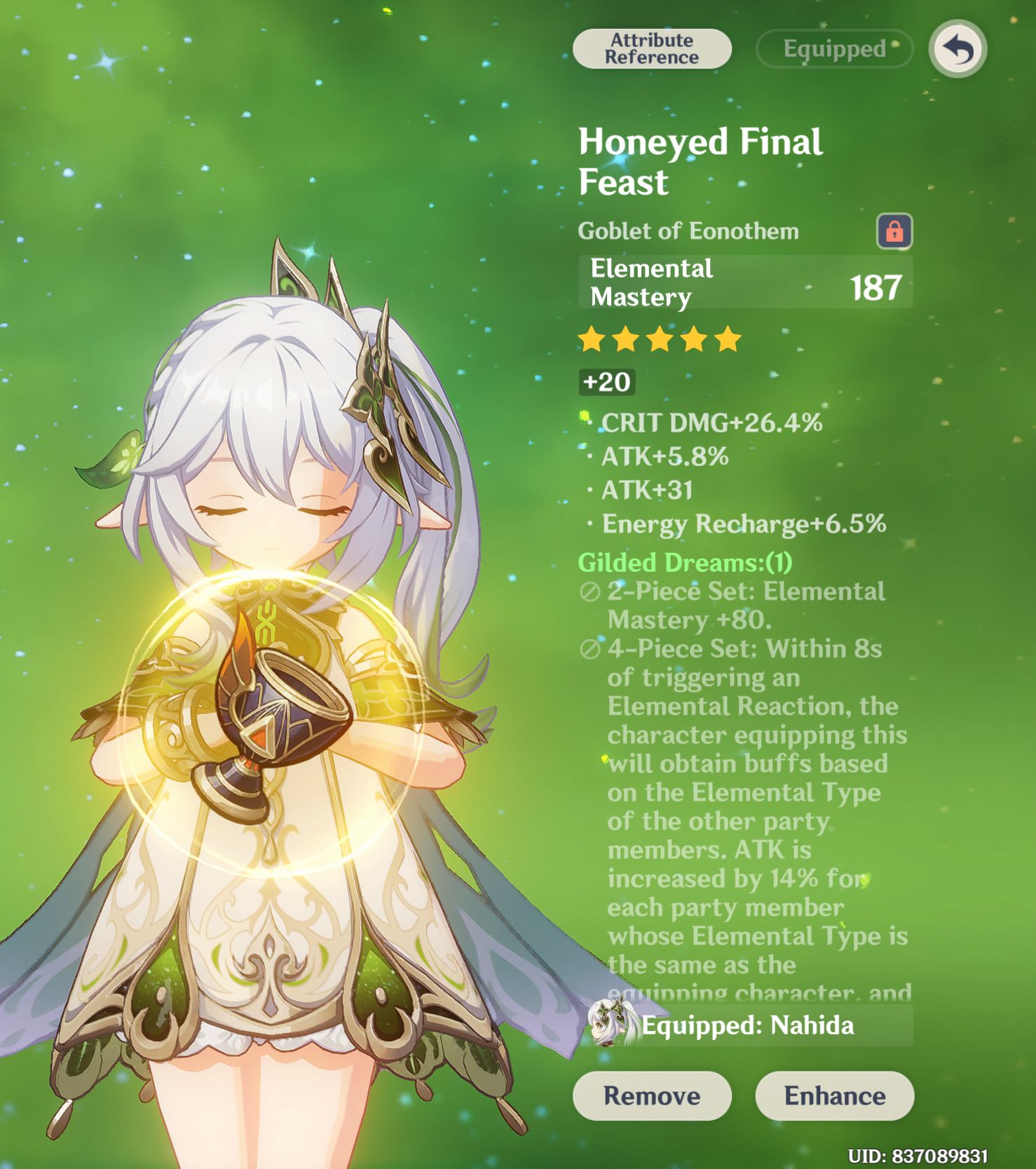Open the Attribute Reference panel
This screenshot has height=1169, width=1036.
pos(651,48)
